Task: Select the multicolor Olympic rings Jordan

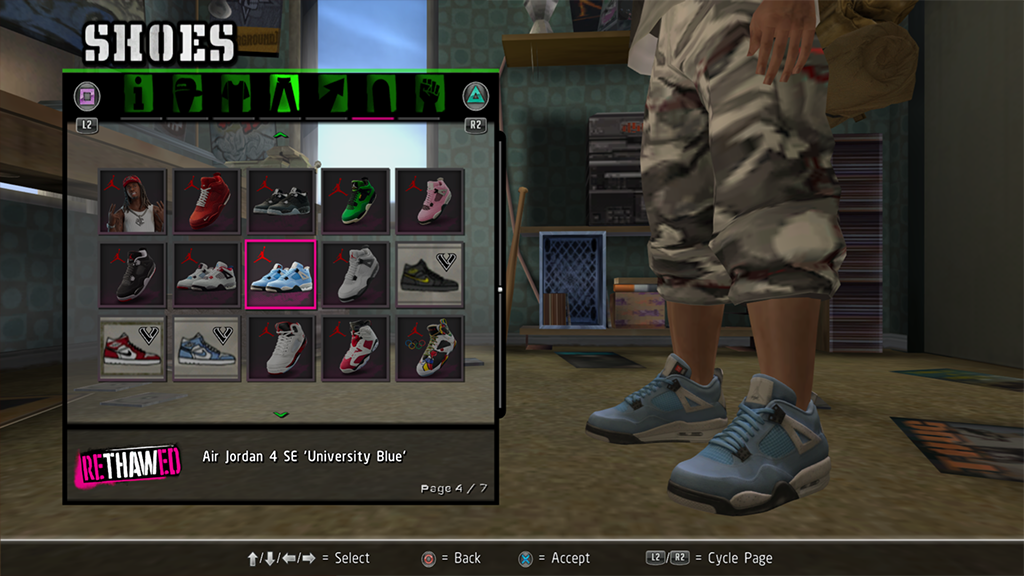Action: [x=428, y=347]
